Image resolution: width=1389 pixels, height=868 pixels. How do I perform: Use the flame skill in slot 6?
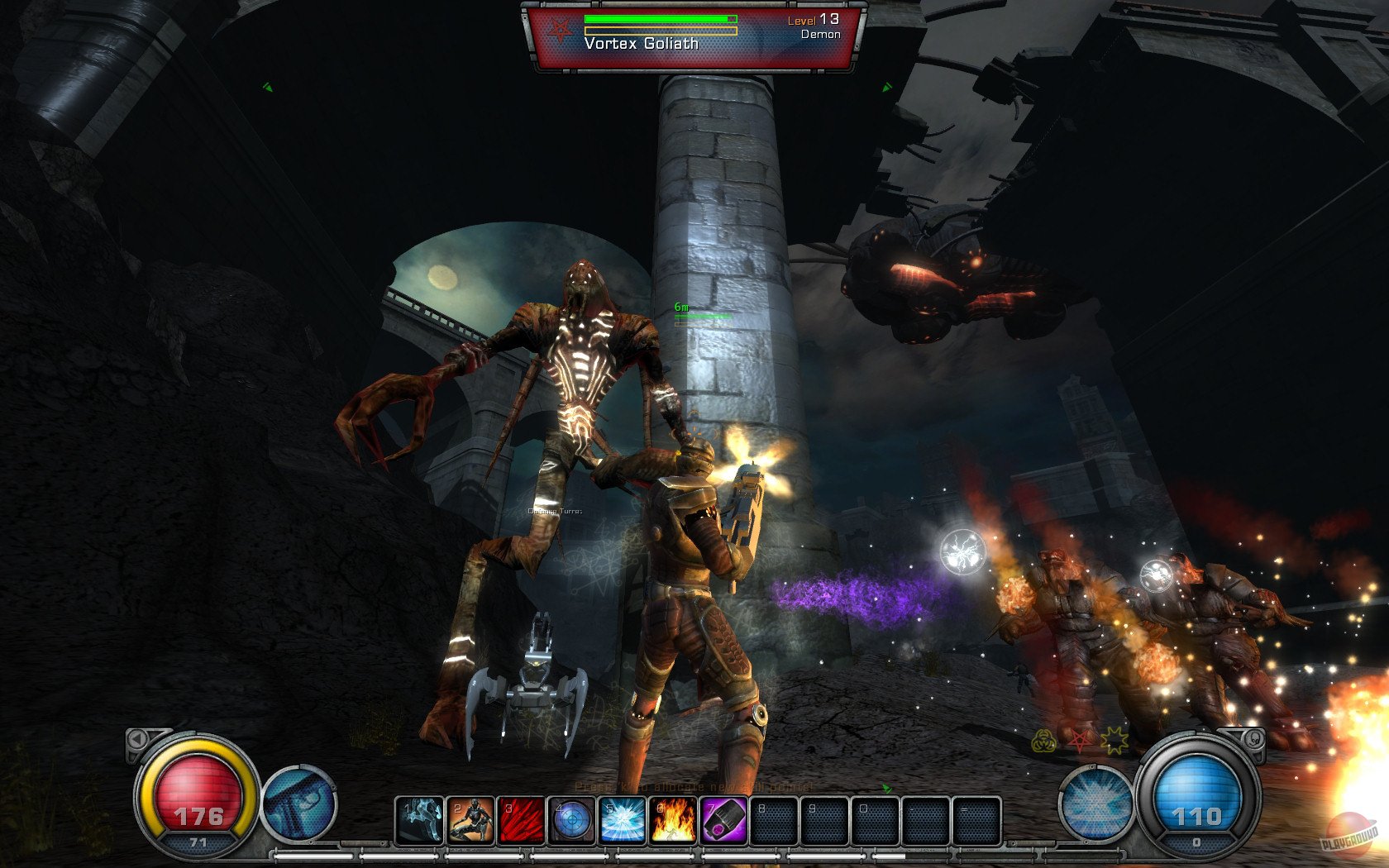pyautogui.click(x=673, y=820)
